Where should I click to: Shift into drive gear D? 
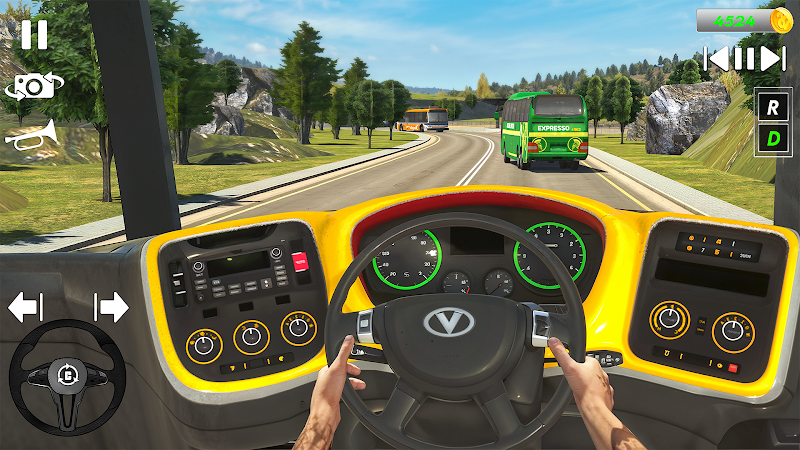772,138
